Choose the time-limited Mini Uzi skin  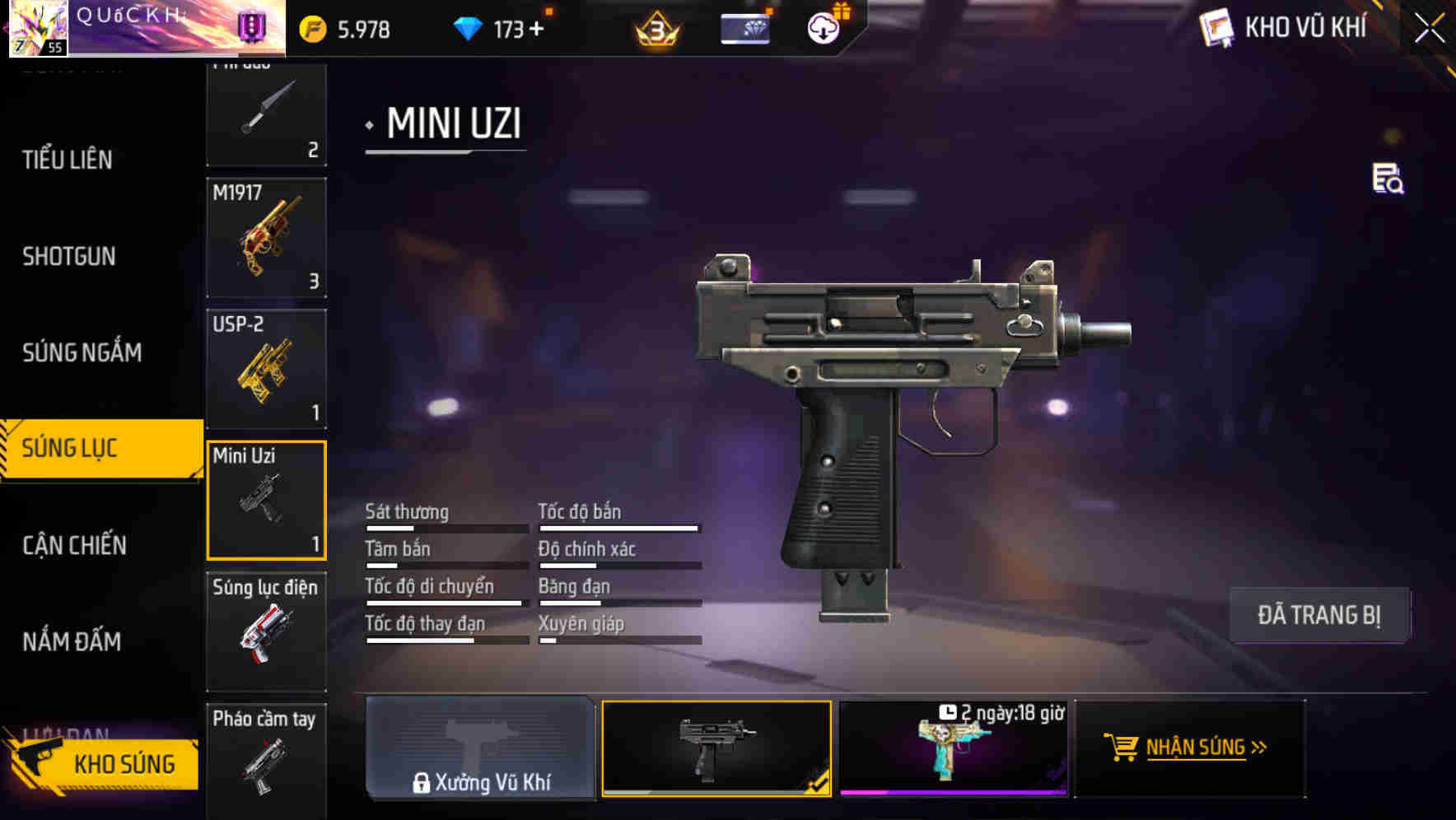point(953,748)
